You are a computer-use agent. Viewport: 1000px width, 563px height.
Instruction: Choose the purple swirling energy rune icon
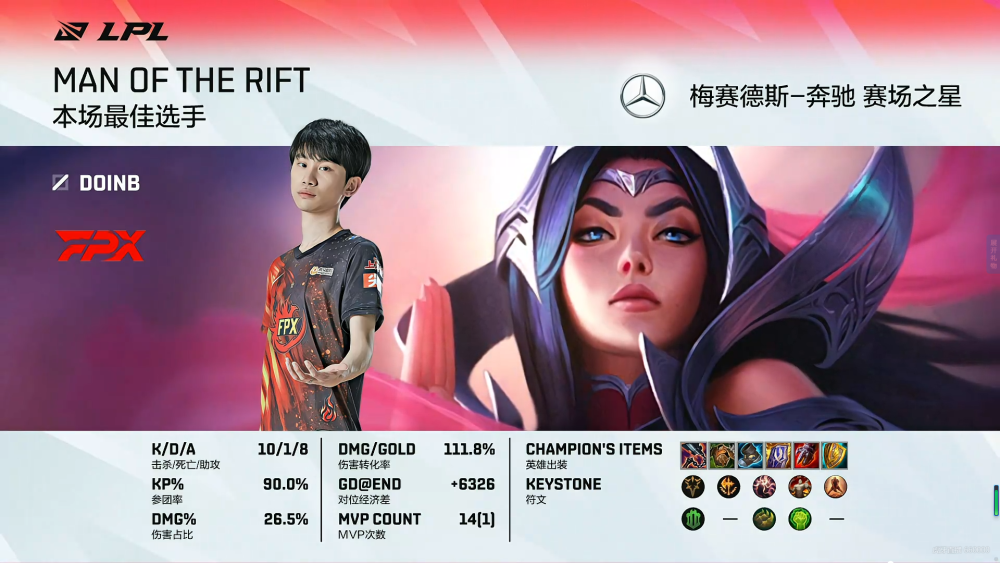click(764, 487)
